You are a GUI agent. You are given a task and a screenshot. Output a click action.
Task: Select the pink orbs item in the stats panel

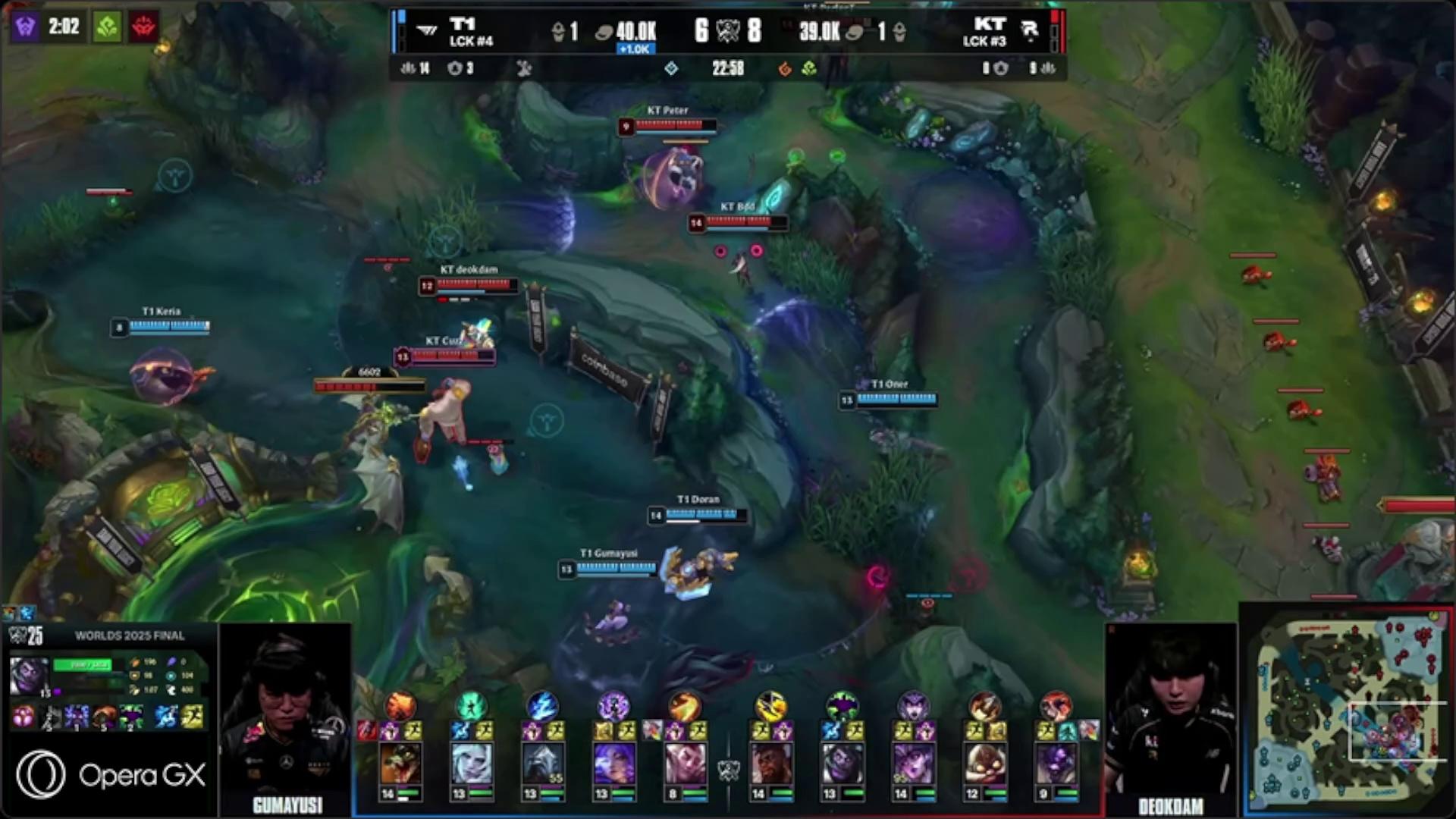[x=23, y=717]
